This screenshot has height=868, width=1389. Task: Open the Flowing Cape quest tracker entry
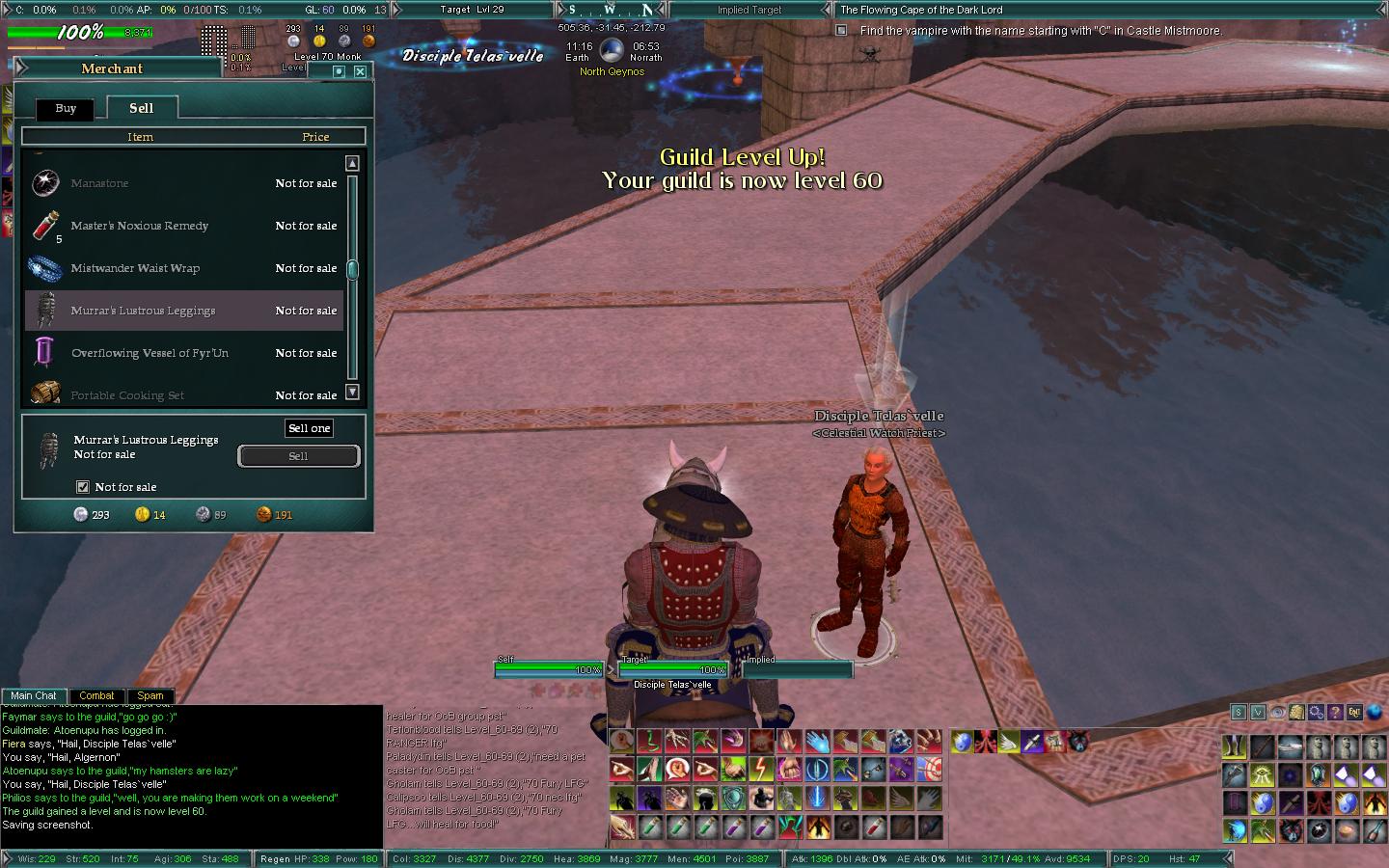coord(921,10)
